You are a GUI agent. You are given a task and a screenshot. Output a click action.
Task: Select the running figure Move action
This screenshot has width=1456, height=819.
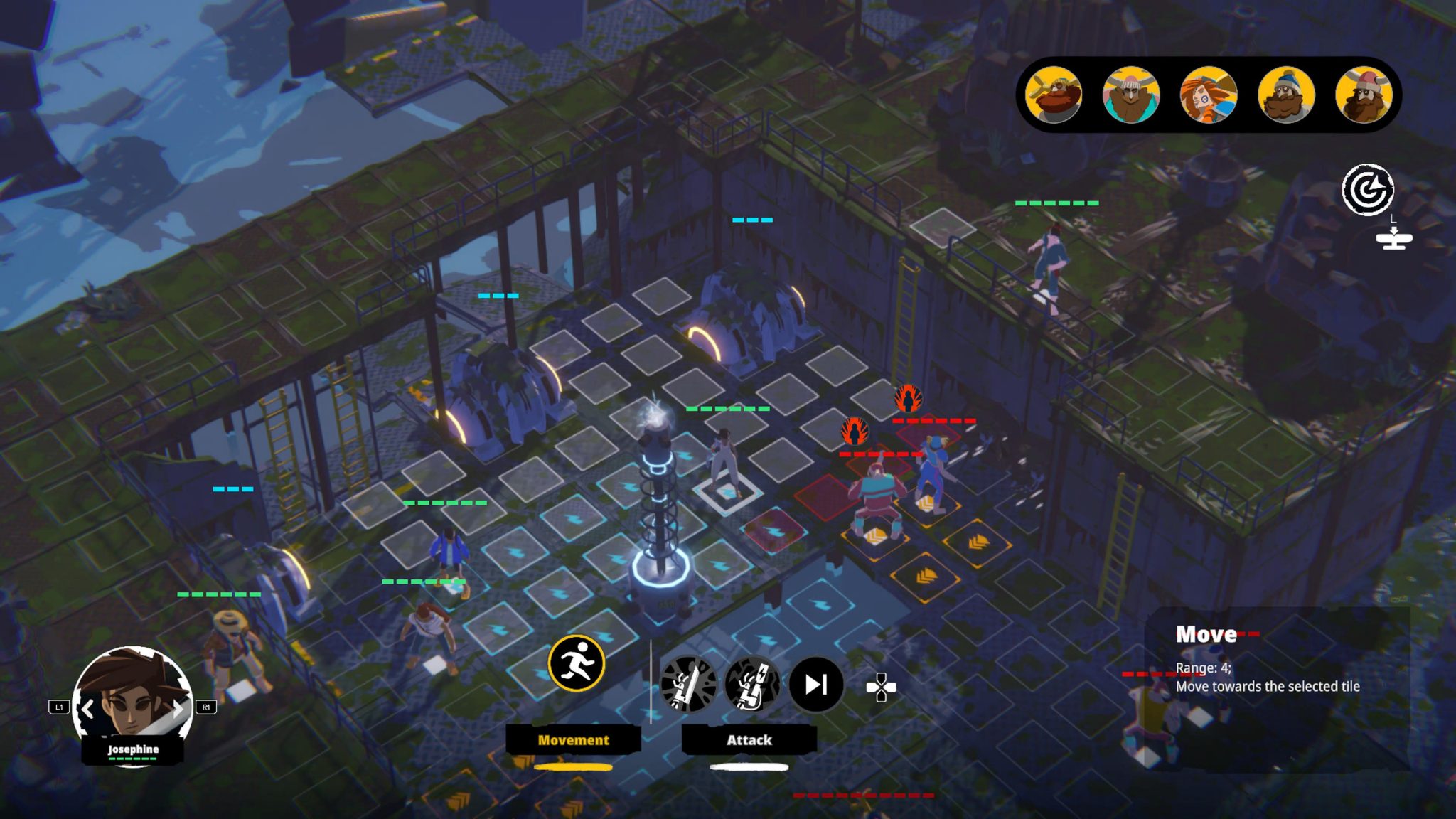pyautogui.click(x=576, y=663)
